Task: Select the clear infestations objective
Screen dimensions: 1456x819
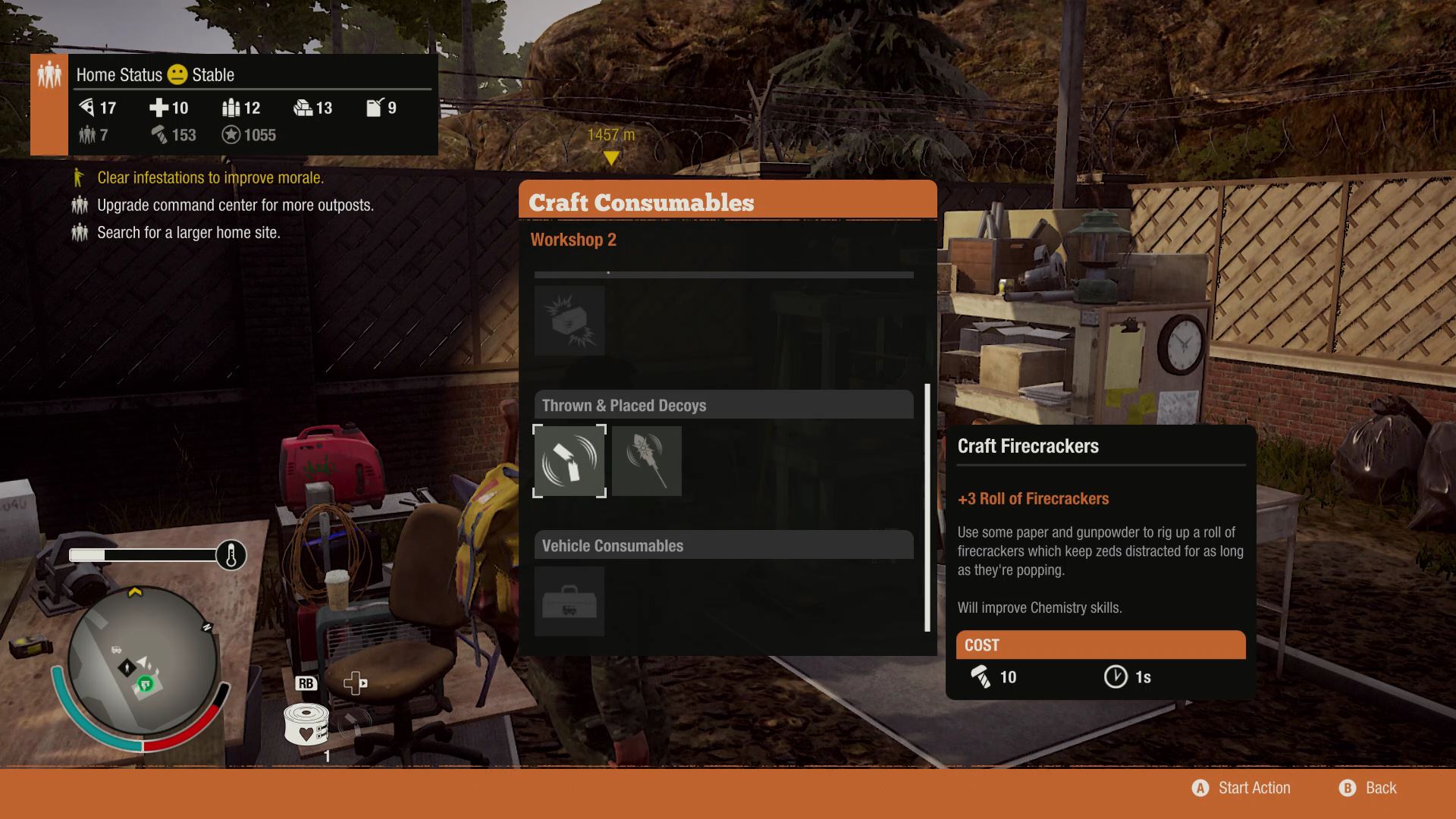Action: [x=210, y=177]
